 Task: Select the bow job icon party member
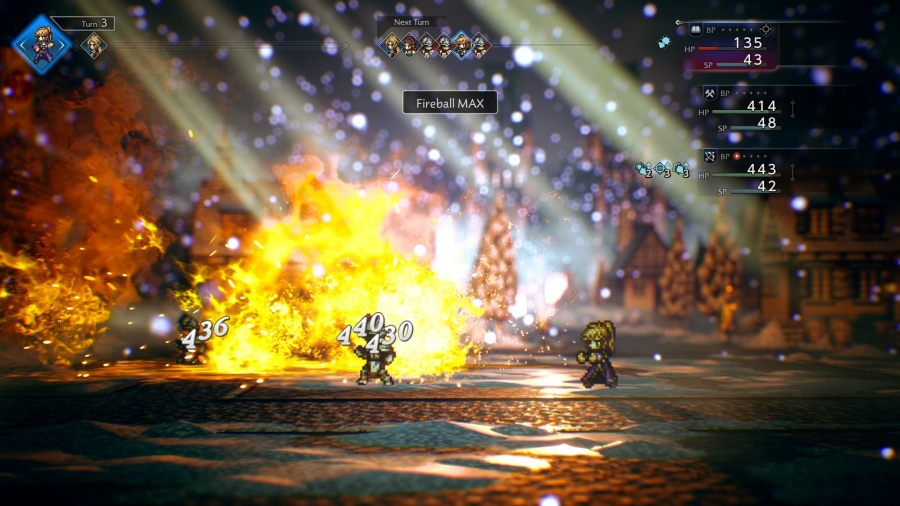coord(710,156)
